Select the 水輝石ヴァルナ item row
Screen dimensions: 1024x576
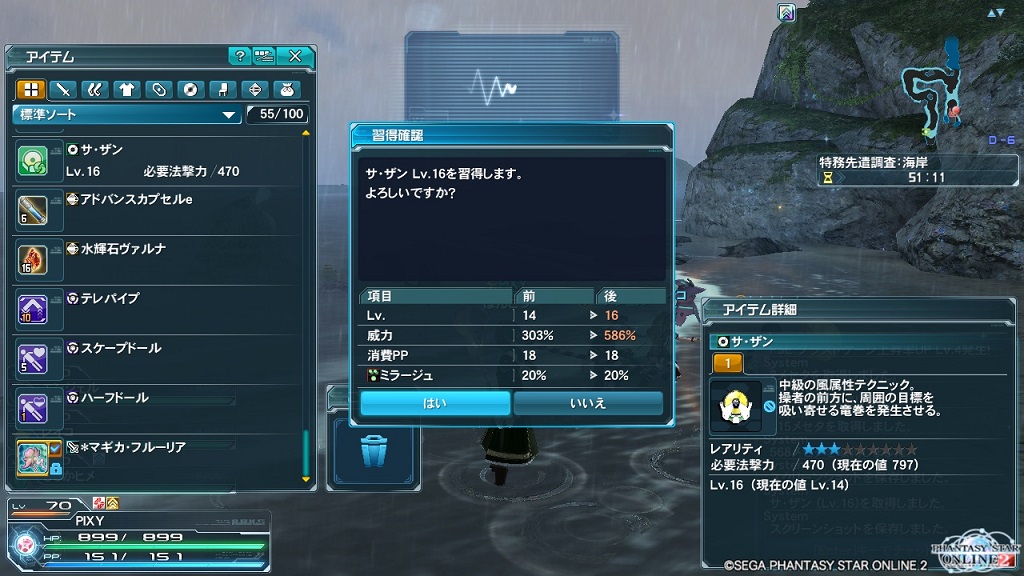tap(150, 258)
